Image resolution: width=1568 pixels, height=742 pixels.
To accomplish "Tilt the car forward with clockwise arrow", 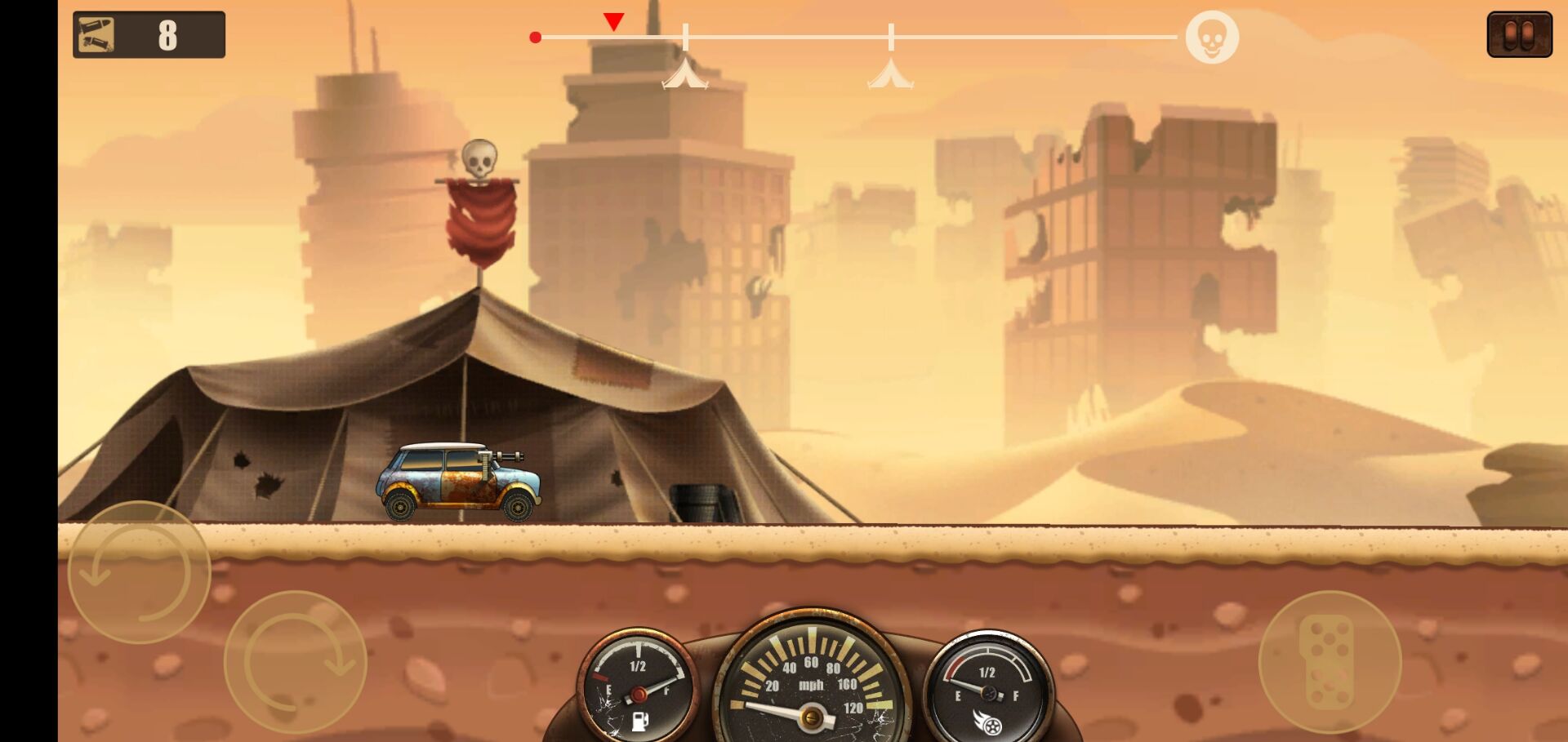I will pyautogui.click(x=296, y=661).
